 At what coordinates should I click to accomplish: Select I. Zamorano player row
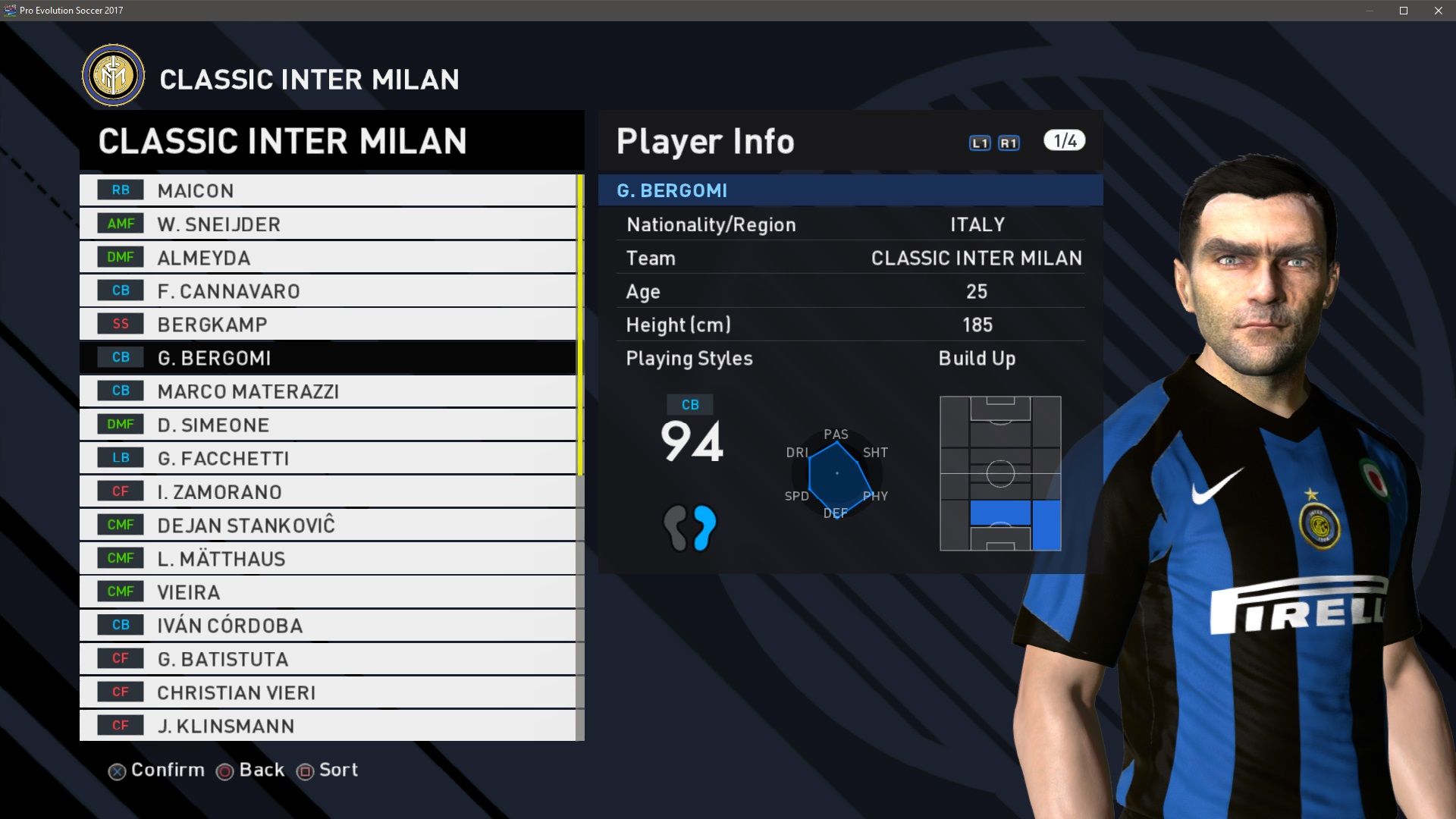coord(328,491)
